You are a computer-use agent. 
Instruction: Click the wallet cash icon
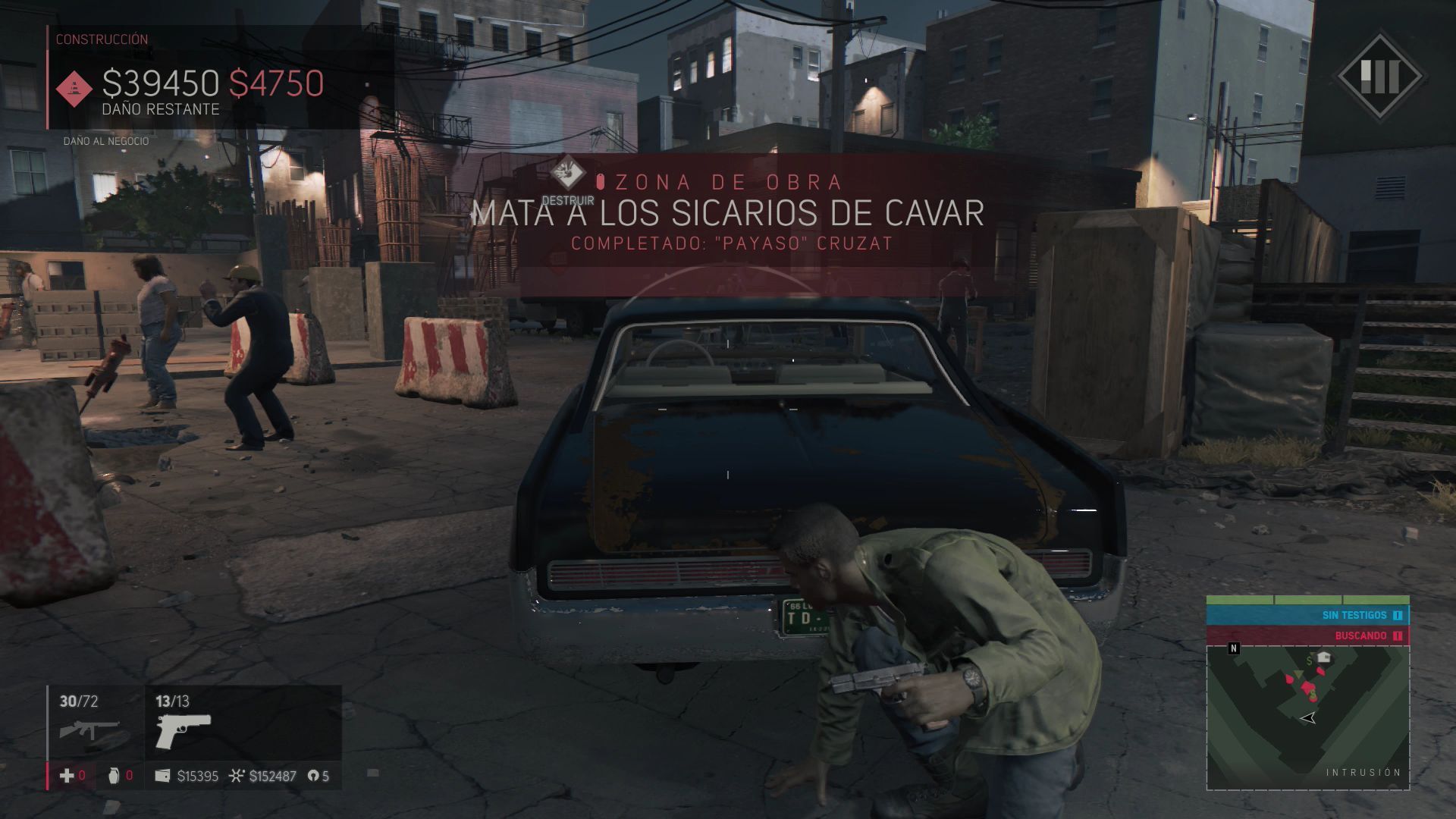[x=162, y=776]
